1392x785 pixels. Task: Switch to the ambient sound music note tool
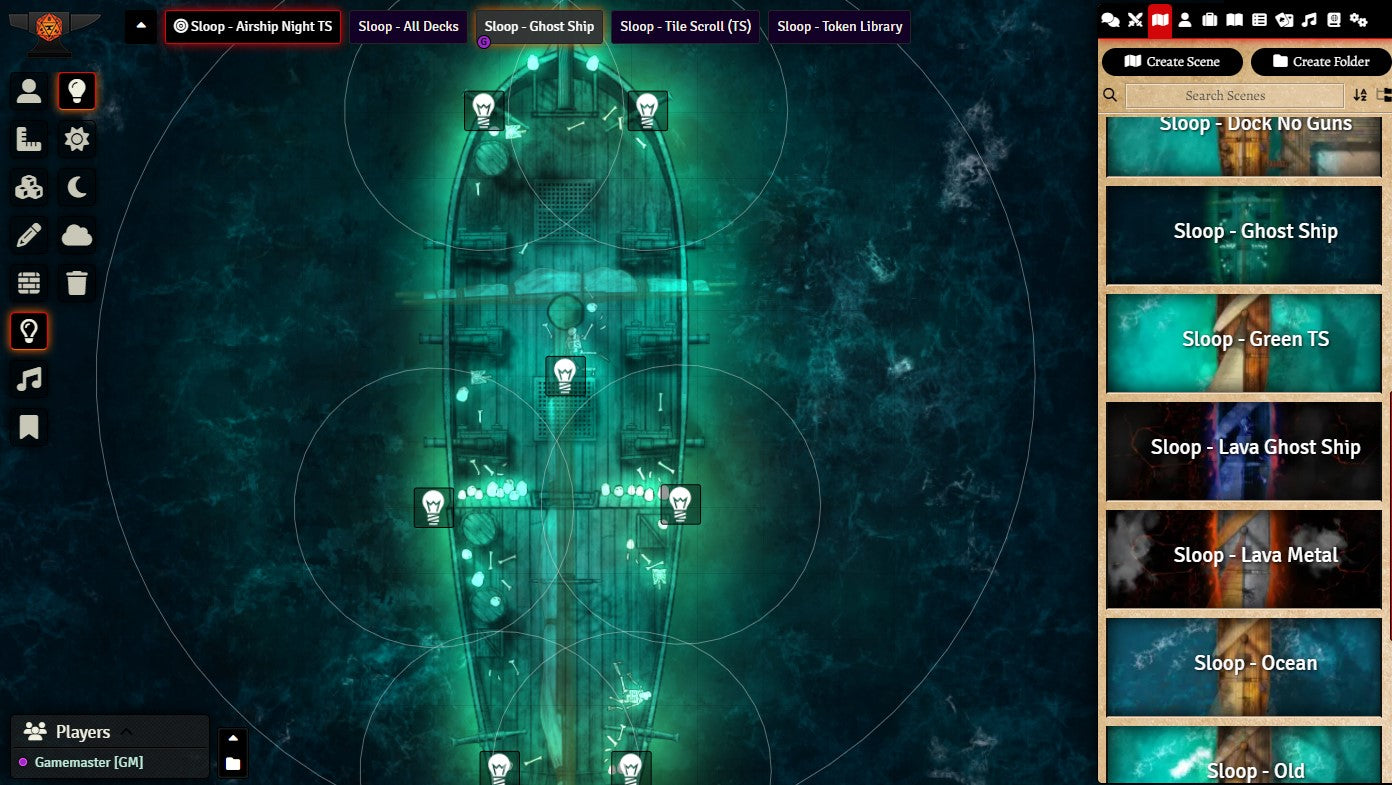click(29, 379)
